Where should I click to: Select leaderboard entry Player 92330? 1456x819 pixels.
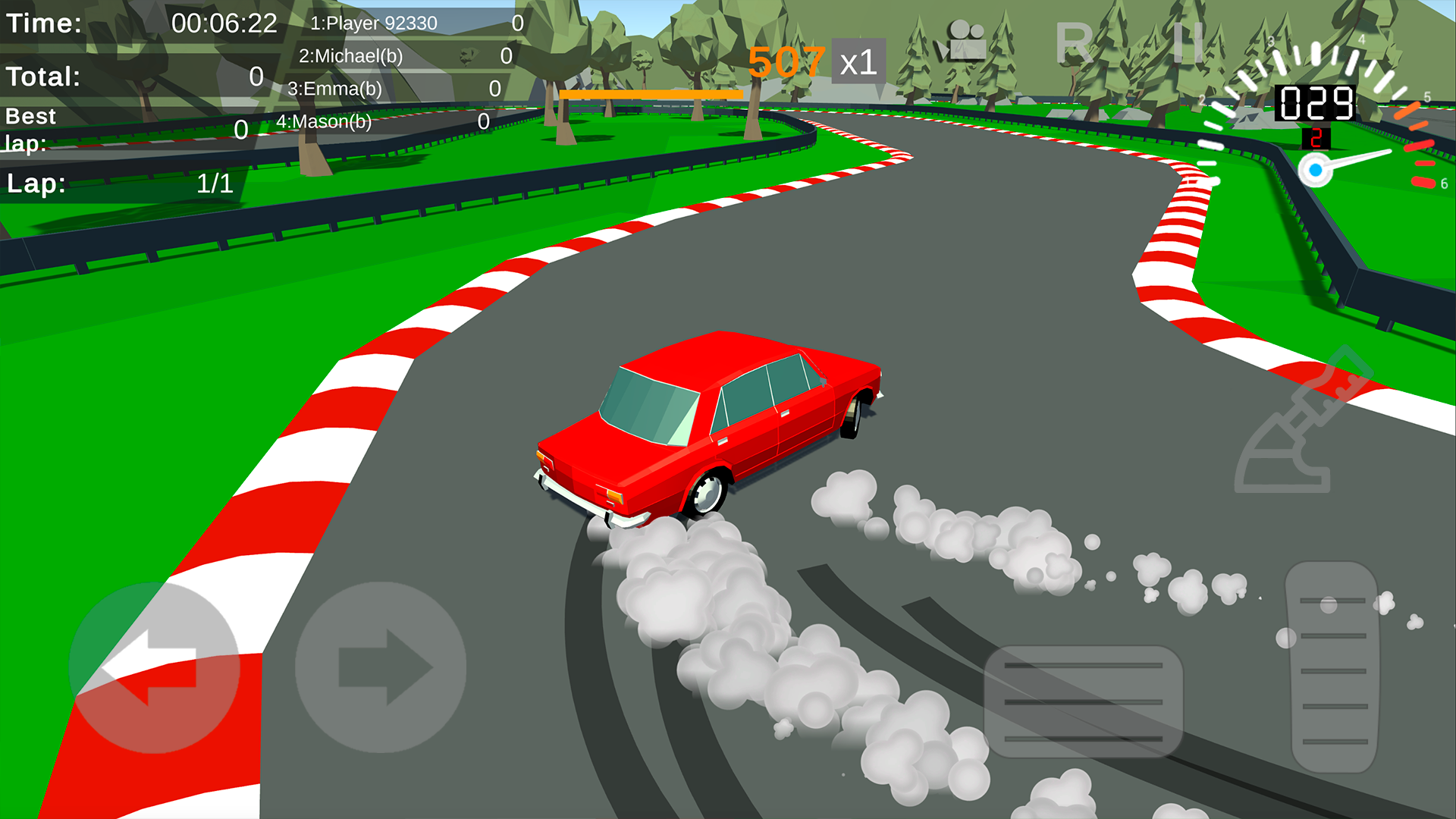tap(375, 23)
